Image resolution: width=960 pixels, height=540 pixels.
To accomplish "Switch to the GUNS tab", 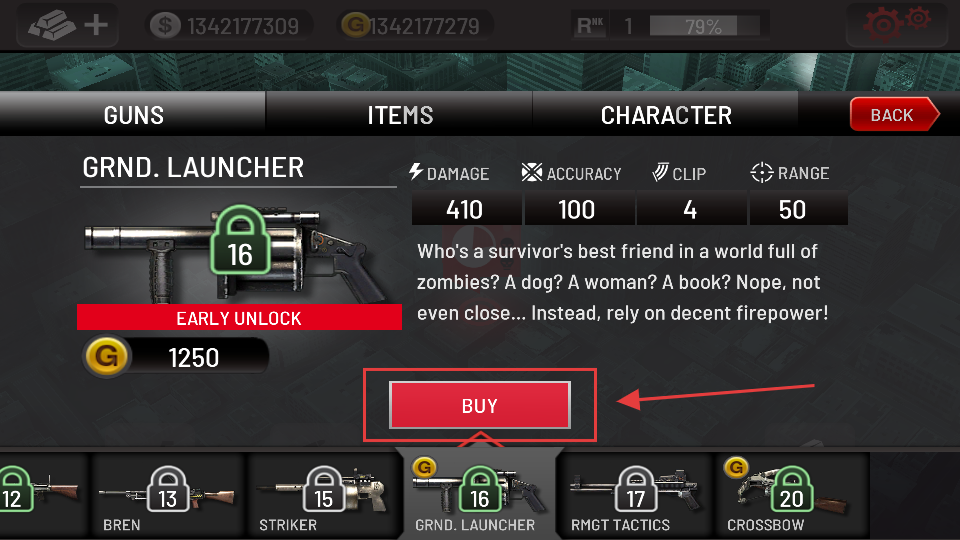I will coord(133,115).
